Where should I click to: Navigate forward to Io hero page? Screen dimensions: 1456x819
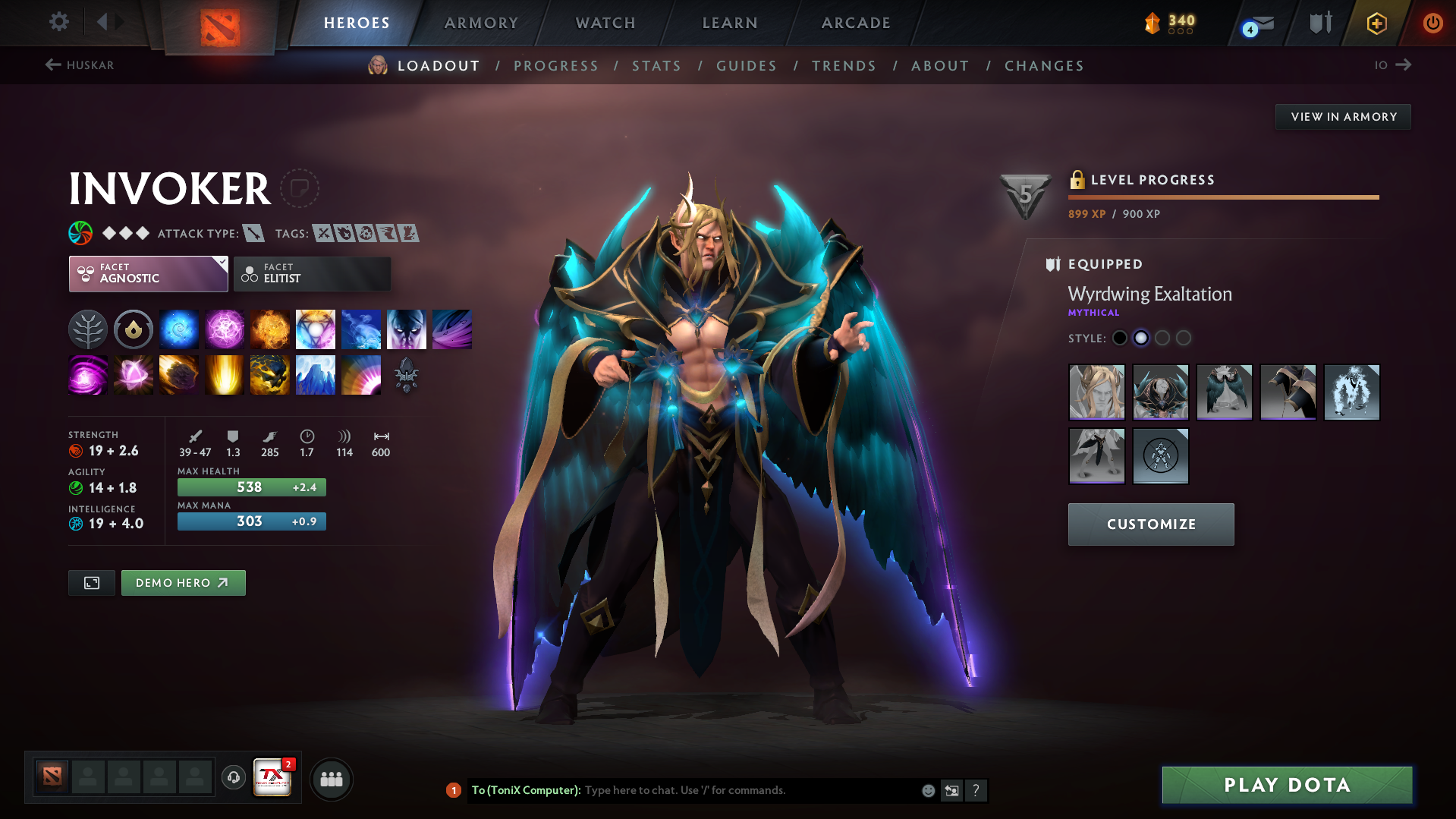1391,65
